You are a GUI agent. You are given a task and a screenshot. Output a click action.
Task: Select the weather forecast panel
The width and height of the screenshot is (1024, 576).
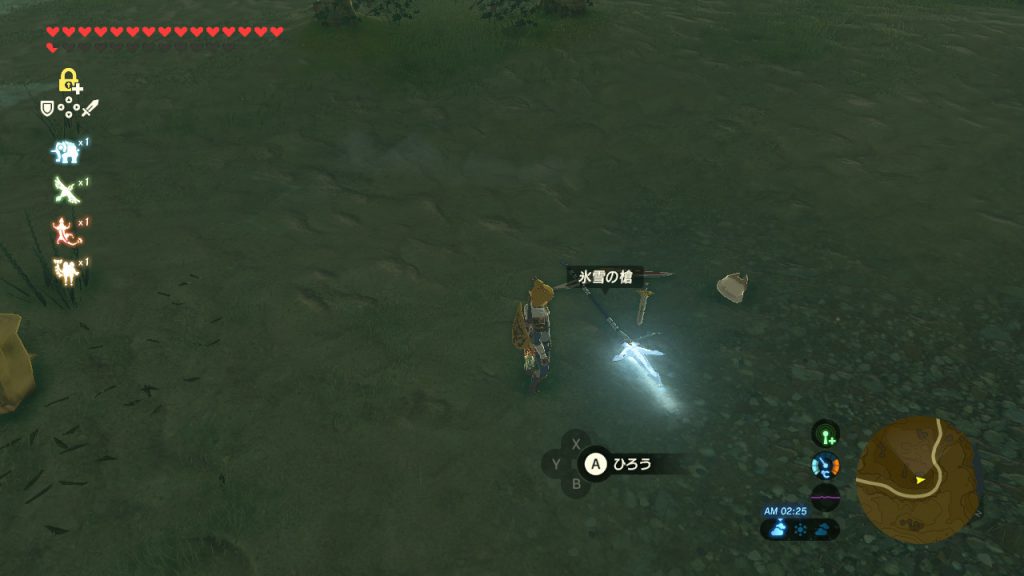click(800, 530)
